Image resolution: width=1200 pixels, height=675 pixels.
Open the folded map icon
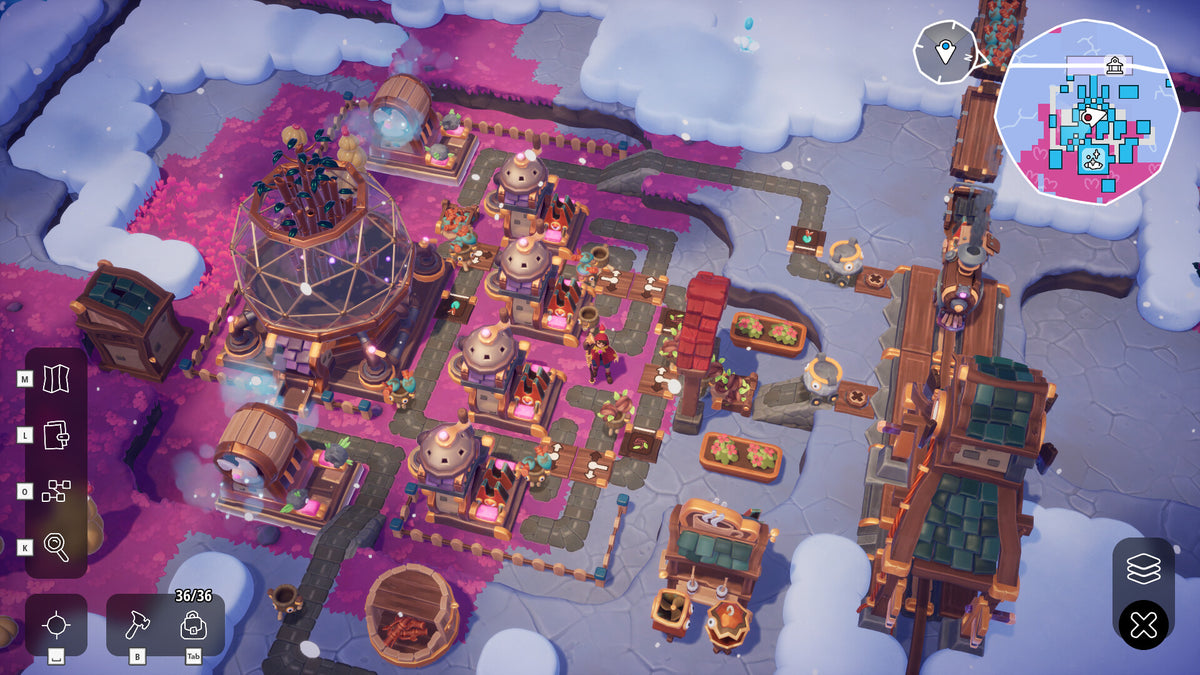tap(57, 378)
